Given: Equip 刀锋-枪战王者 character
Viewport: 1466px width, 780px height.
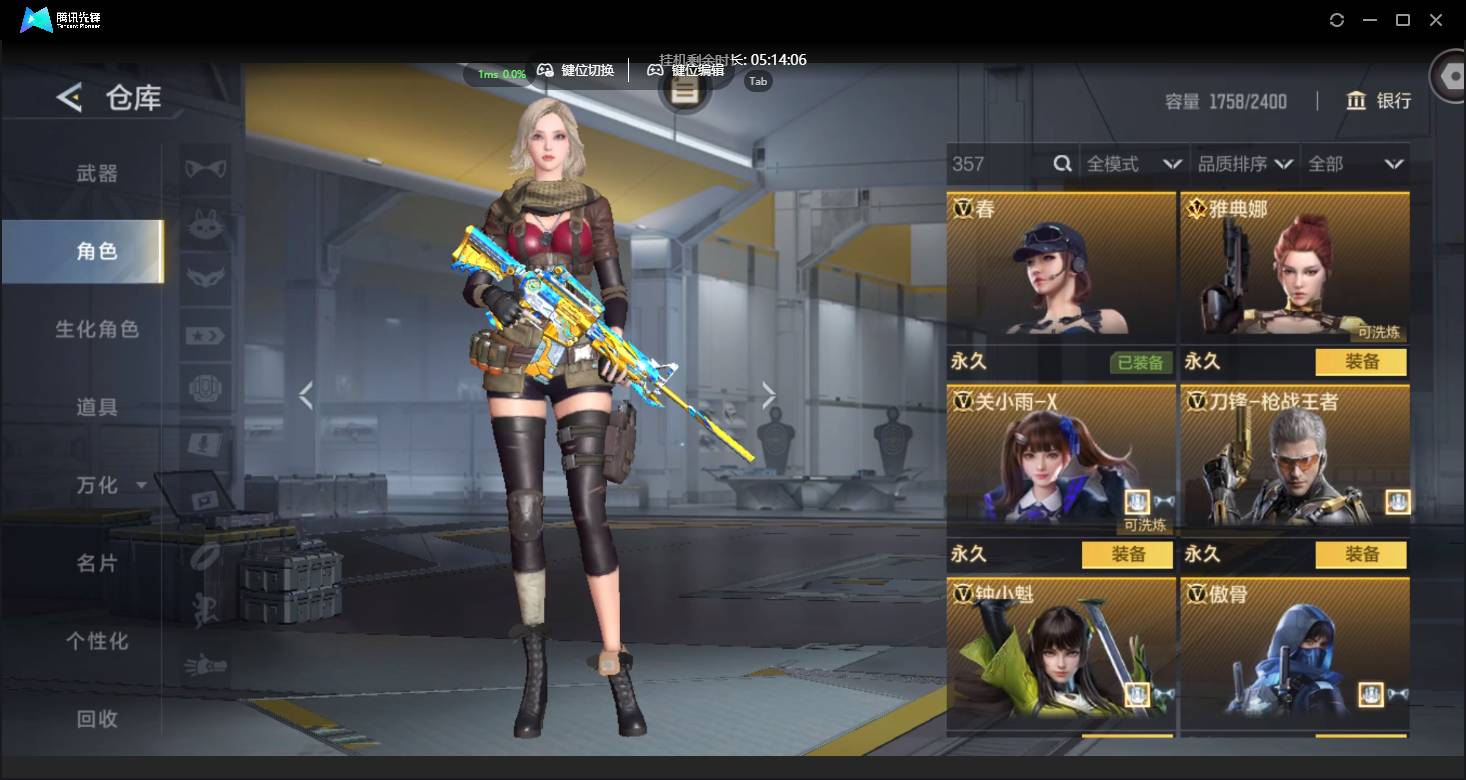Looking at the screenshot, I should tap(1360, 554).
